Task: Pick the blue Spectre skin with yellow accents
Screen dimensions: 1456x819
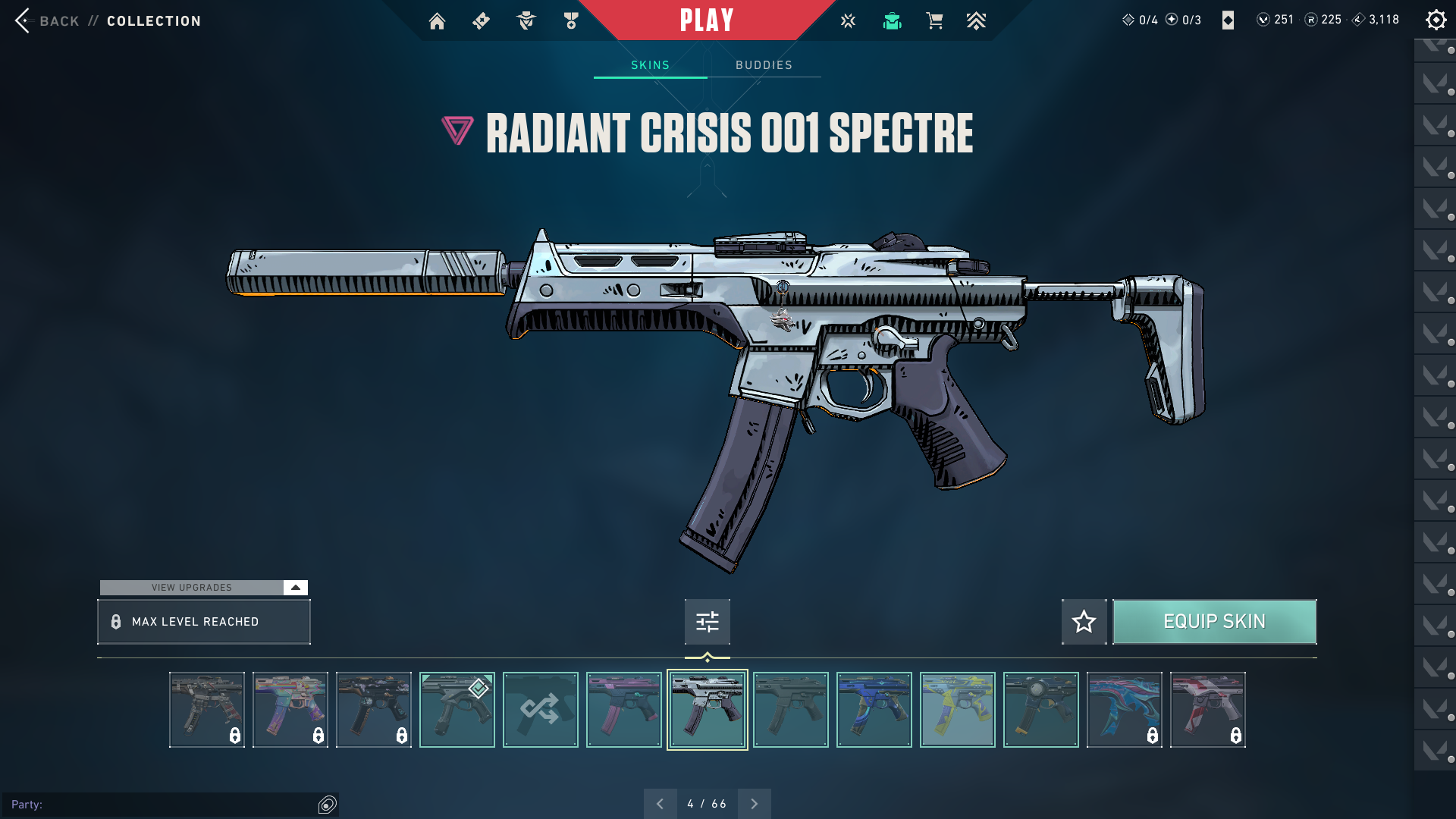Action: coord(874,710)
